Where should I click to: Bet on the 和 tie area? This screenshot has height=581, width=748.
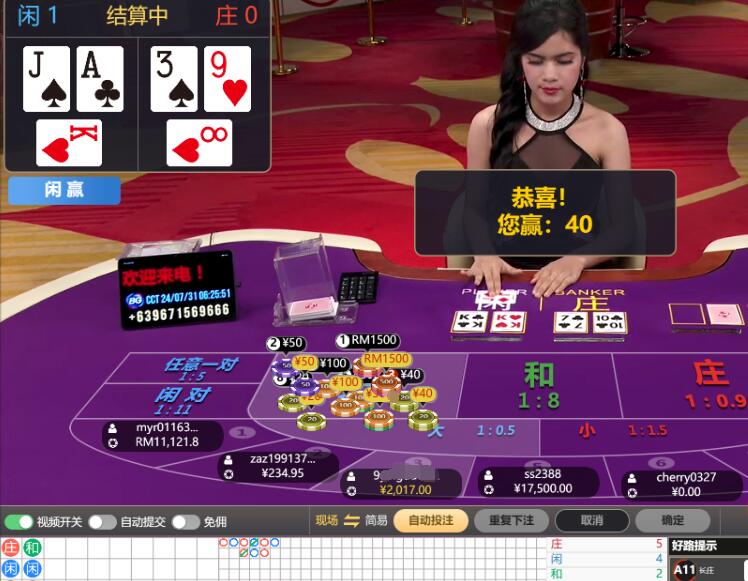tap(539, 384)
